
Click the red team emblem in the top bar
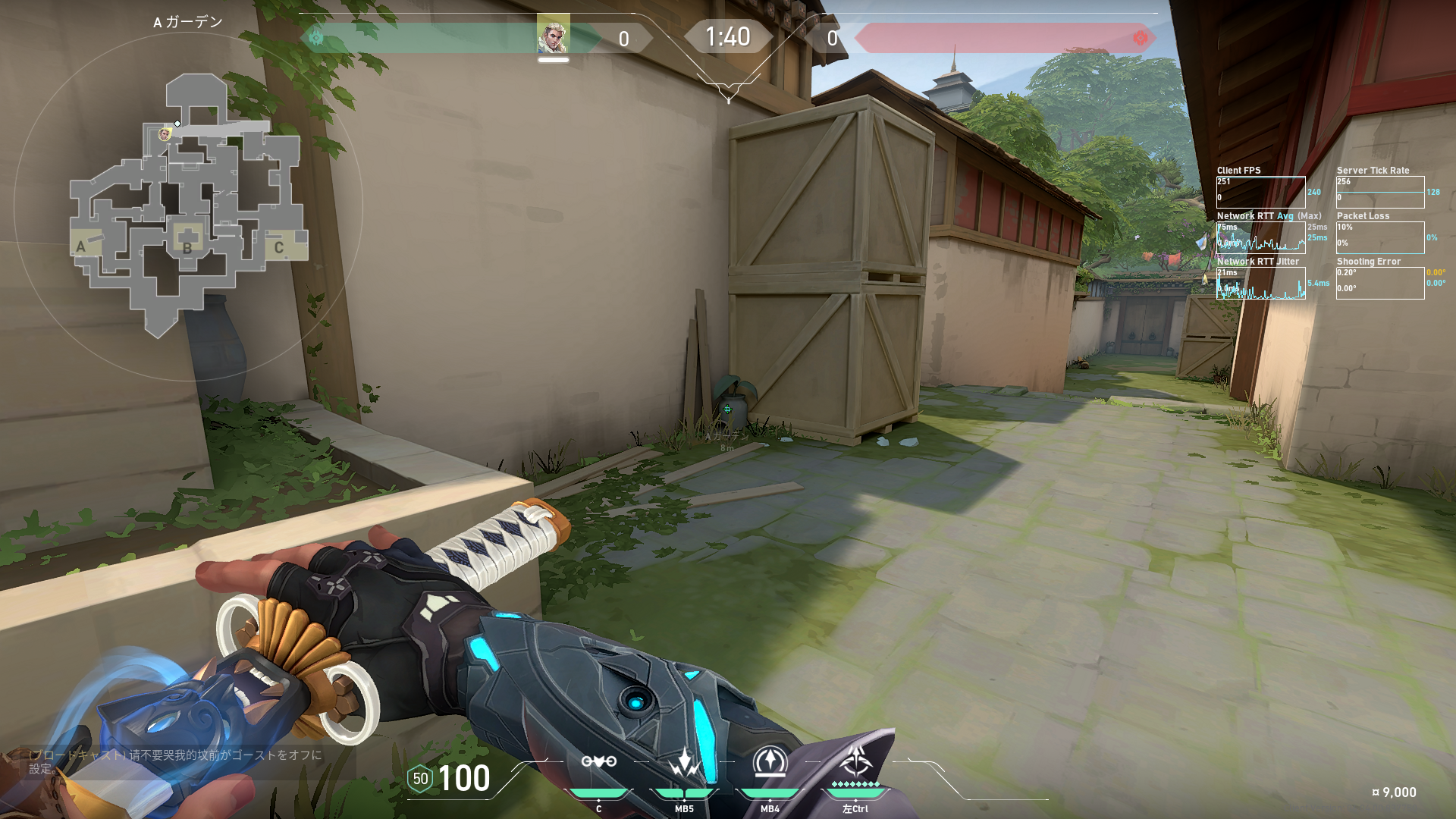[1140, 38]
